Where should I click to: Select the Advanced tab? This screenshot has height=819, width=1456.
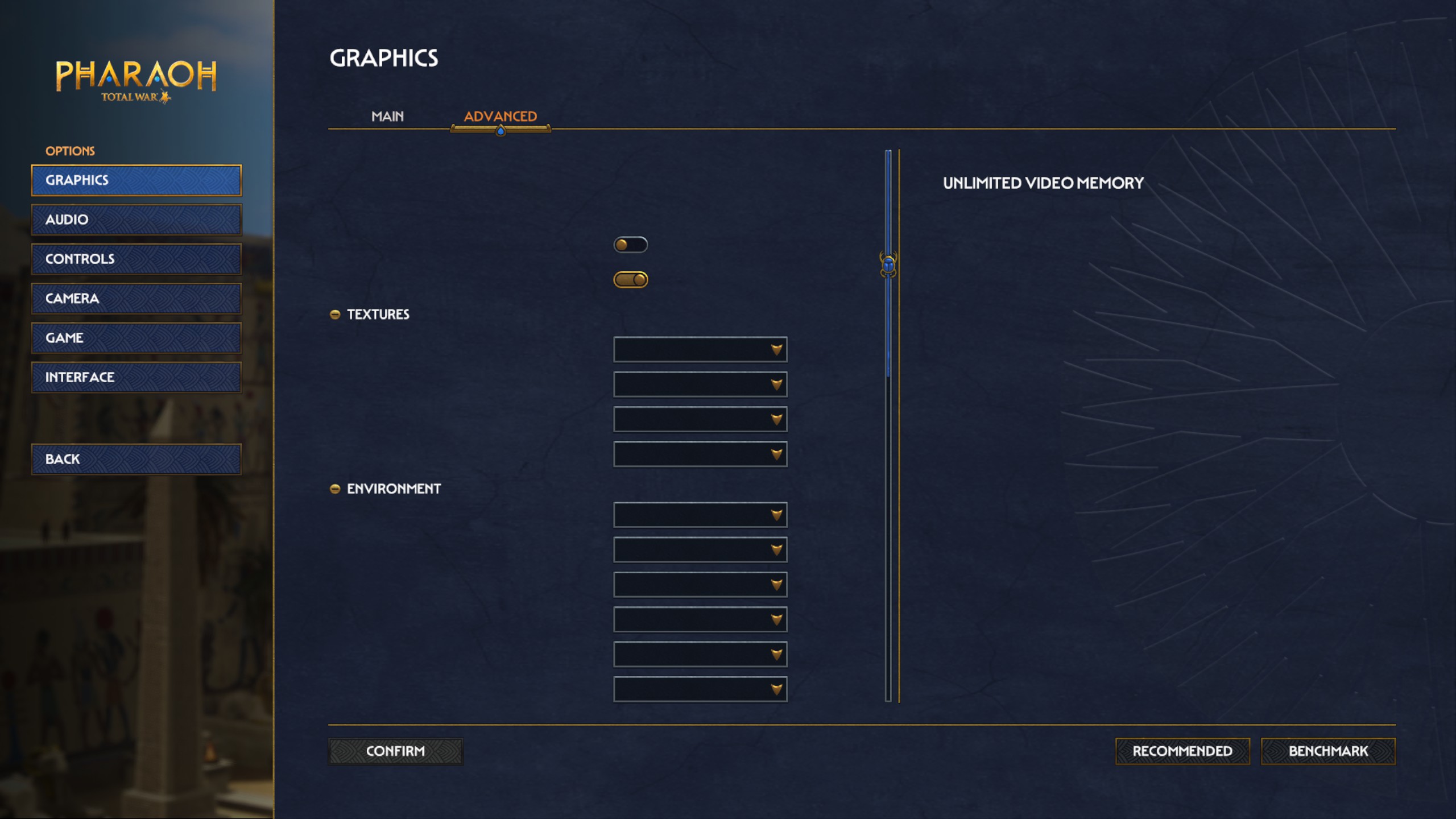coord(500,116)
